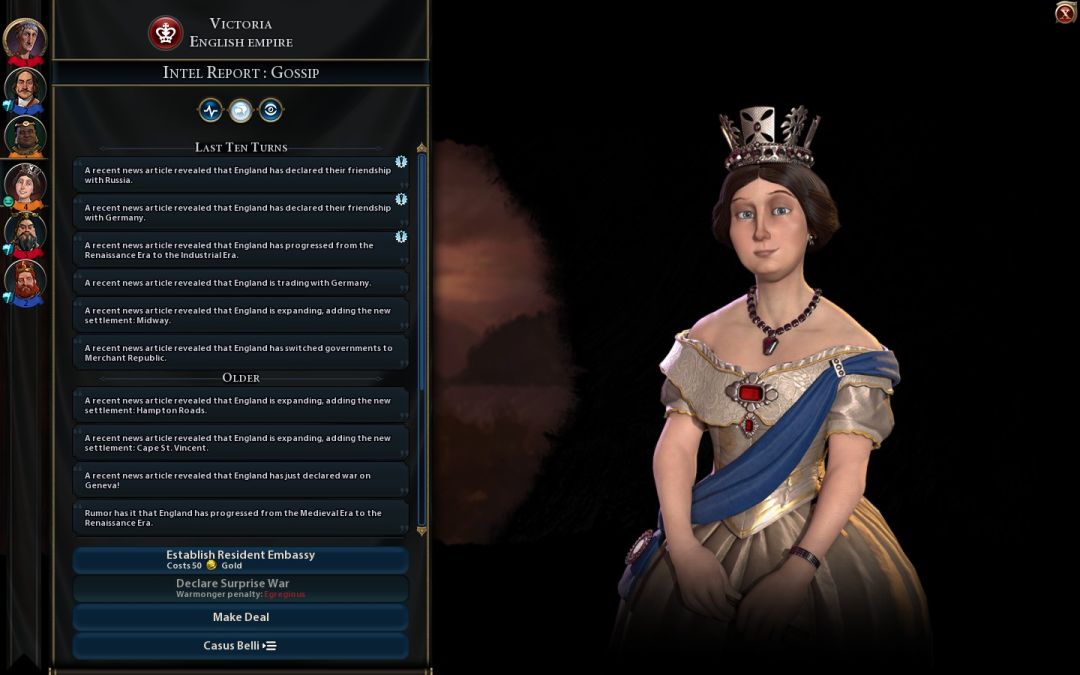Declare Surprise War on England
1080x675 pixels.
[240, 588]
